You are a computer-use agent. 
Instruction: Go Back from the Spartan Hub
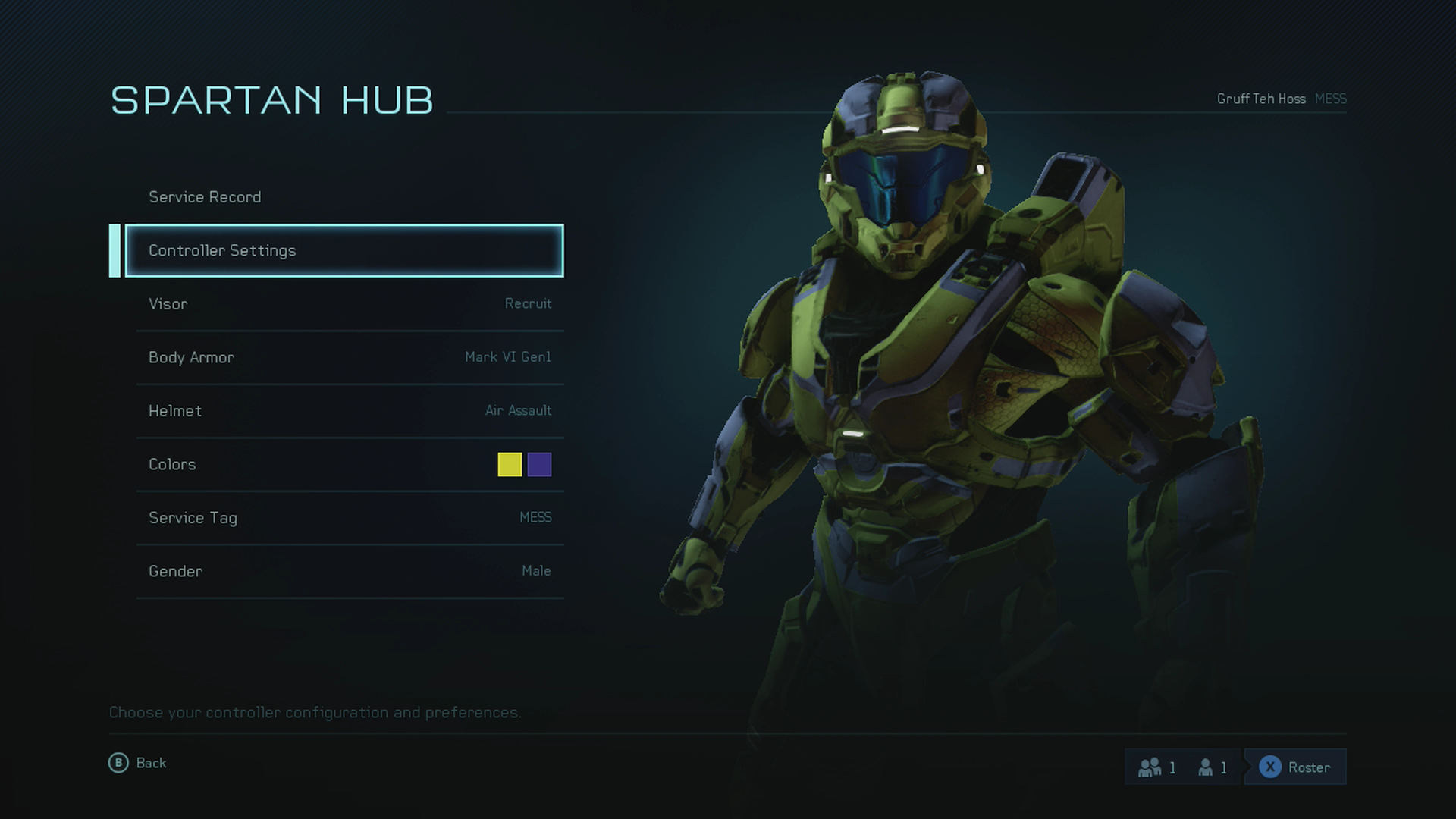coord(138,763)
